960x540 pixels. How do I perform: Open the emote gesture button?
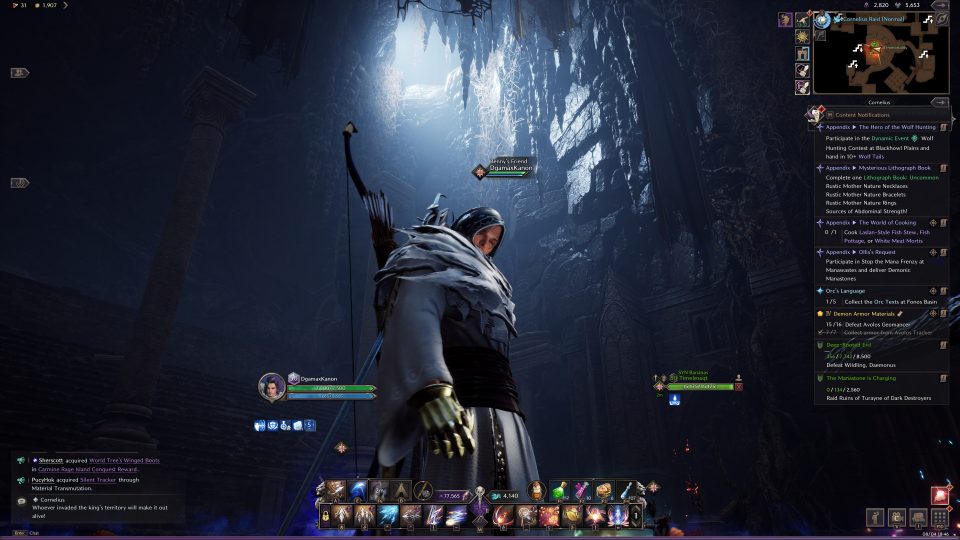(873, 518)
